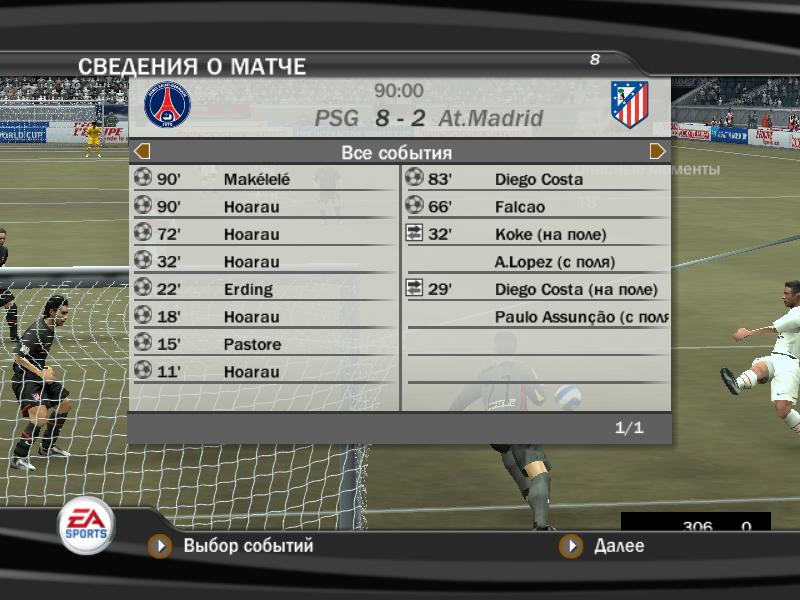Select the Makélélé 90' goal row
800x600 pixels.
(x=264, y=180)
